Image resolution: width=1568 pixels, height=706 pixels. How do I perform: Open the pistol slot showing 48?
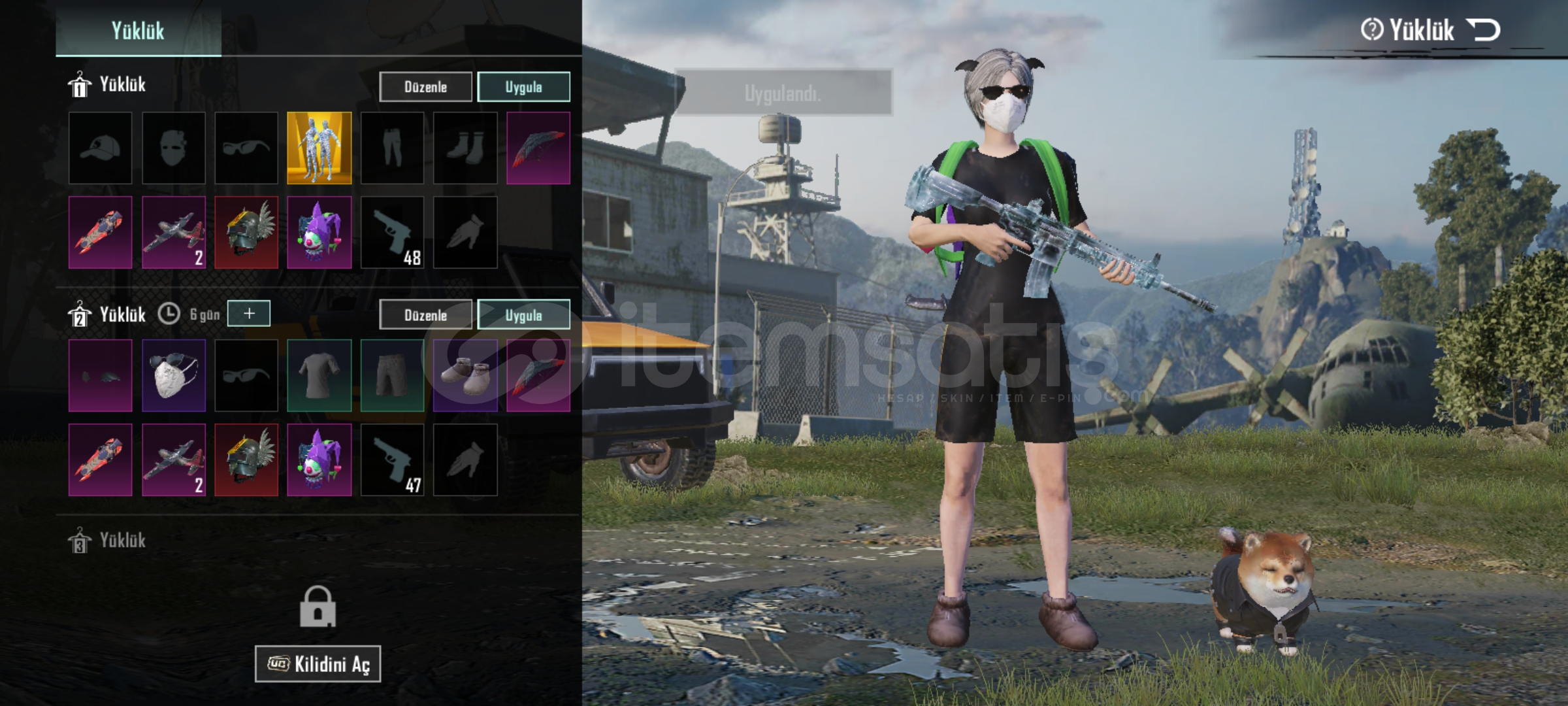[392, 233]
